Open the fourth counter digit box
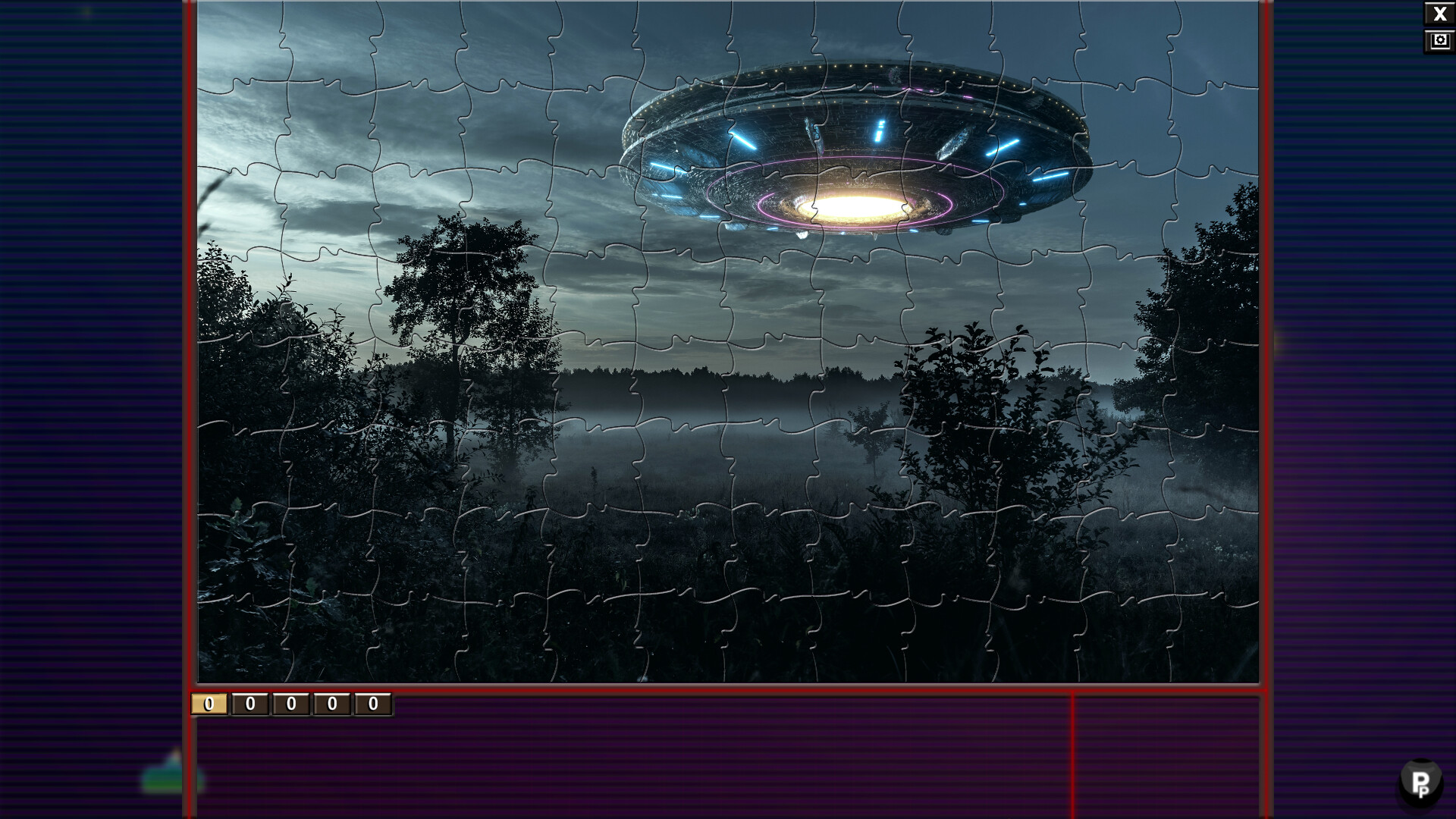1456x819 pixels. (330, 705)
